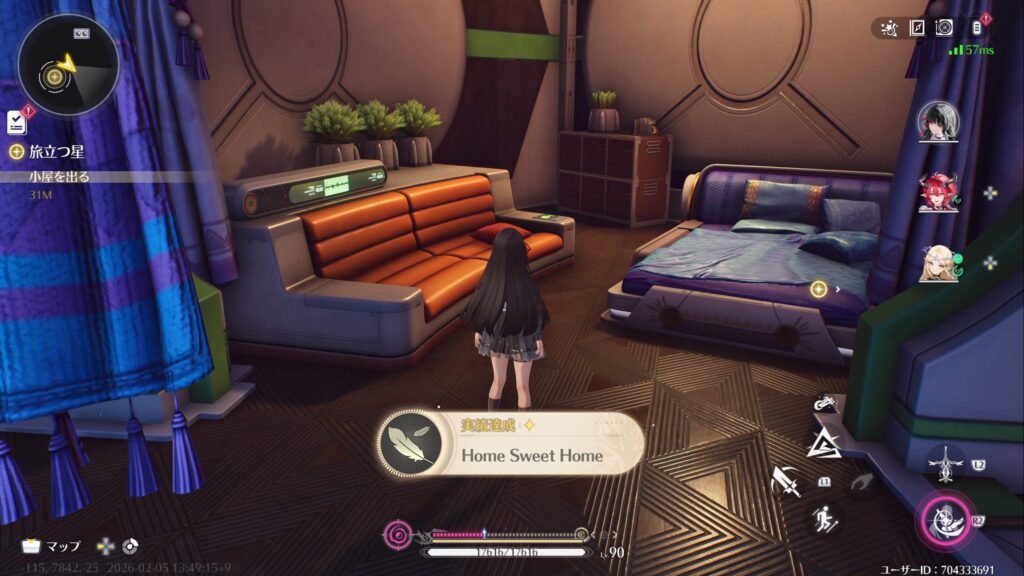This screenshot has height=576, width=1024.
Task: Open the circular minimap
Action: 68,65
